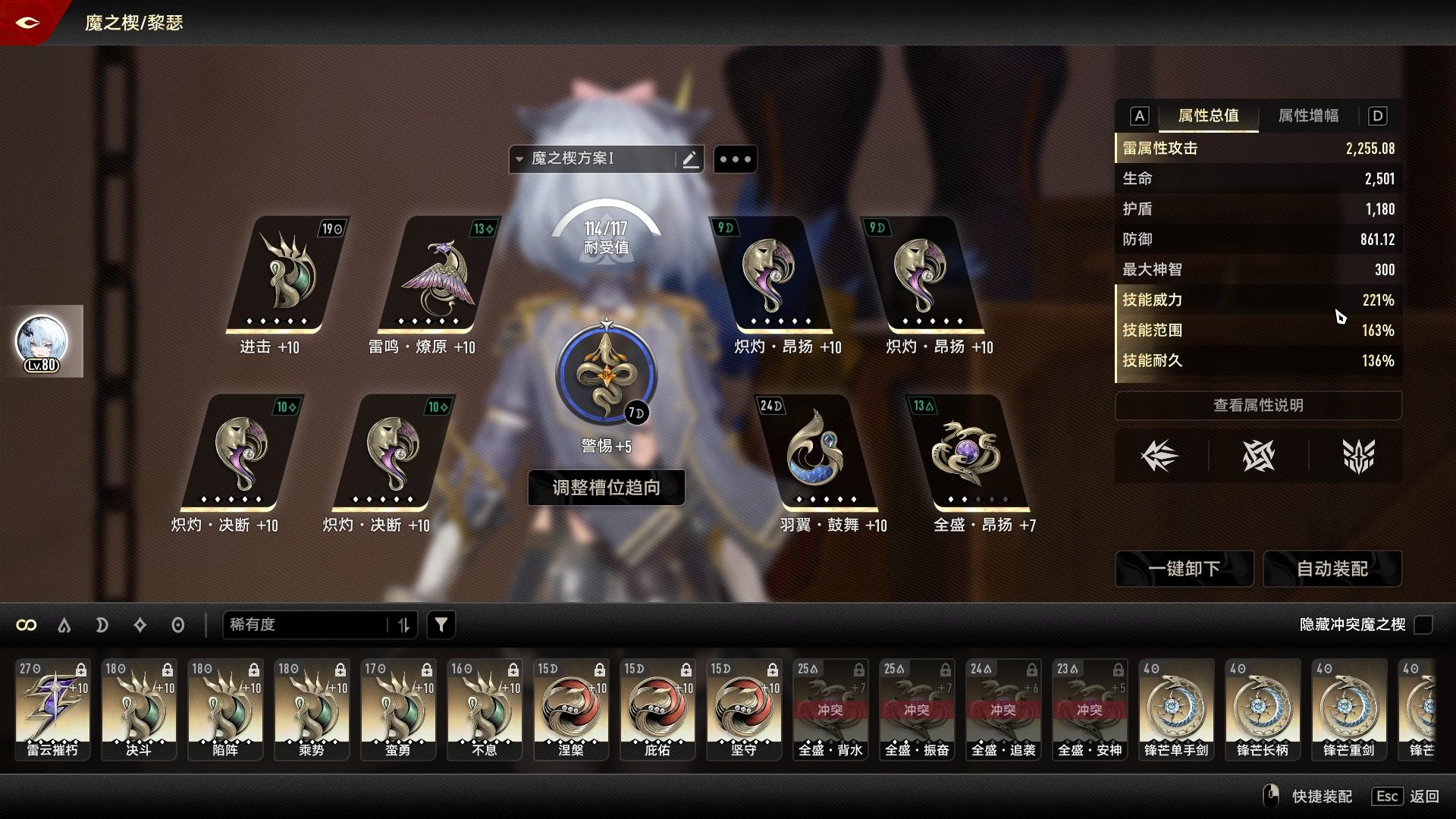Switch to the 属性增幅 tab
The height and width of the screenshot is (819, 1456).
pyautogui.click(x=1308, y=116)
